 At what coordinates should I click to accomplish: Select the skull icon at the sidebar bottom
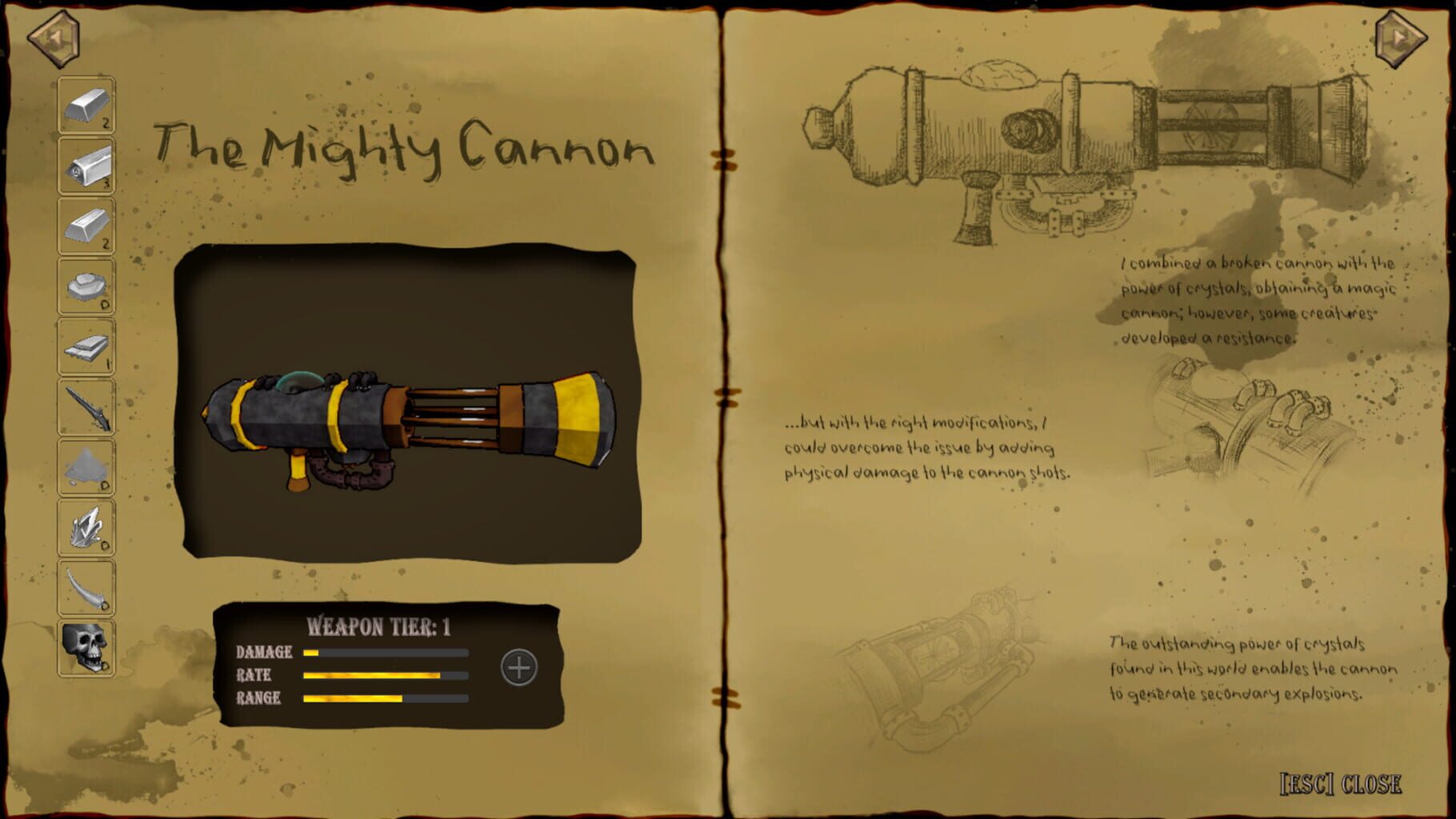click(85, 647)
